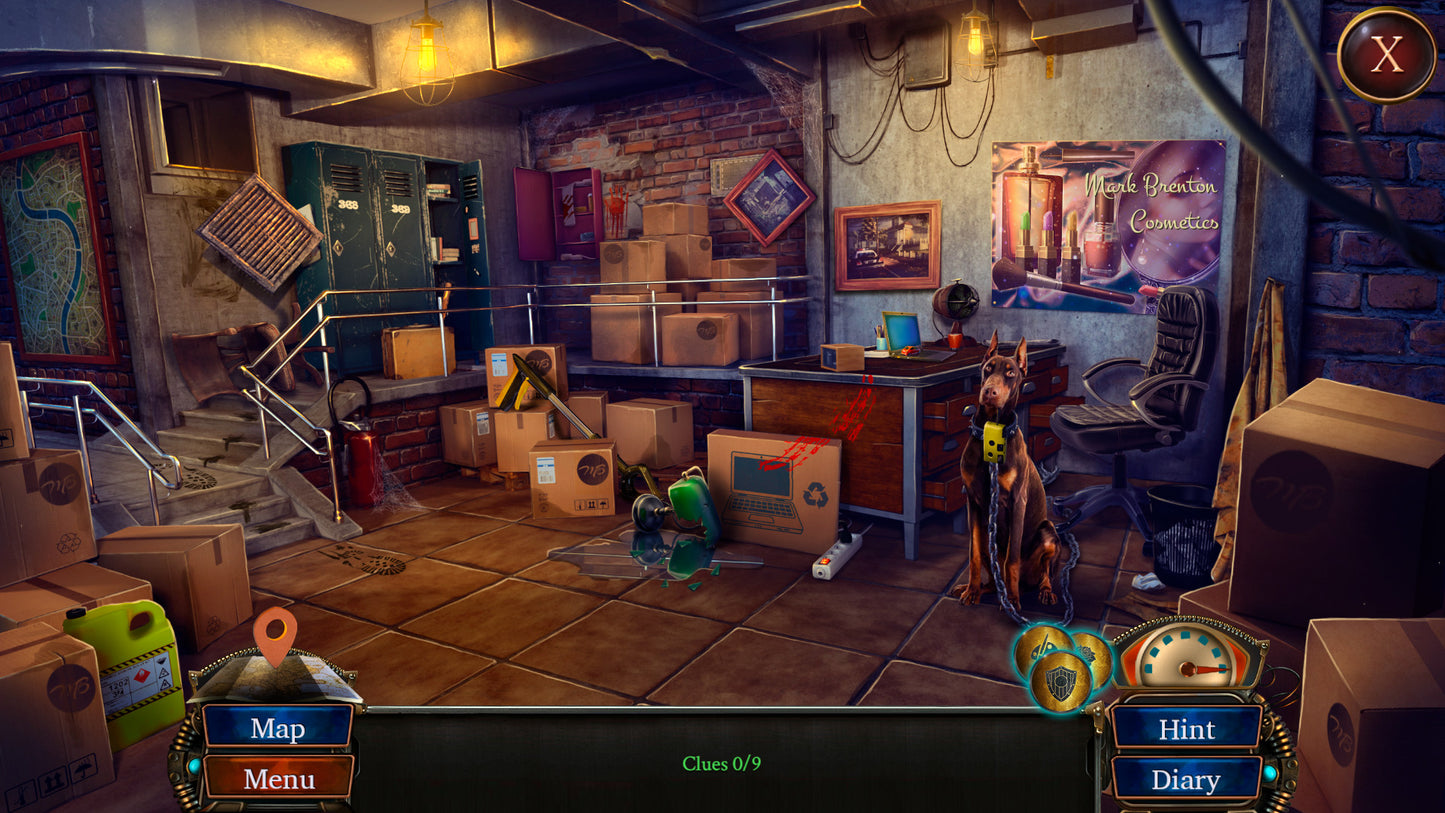Use the Hint button

click(1186, 729)
